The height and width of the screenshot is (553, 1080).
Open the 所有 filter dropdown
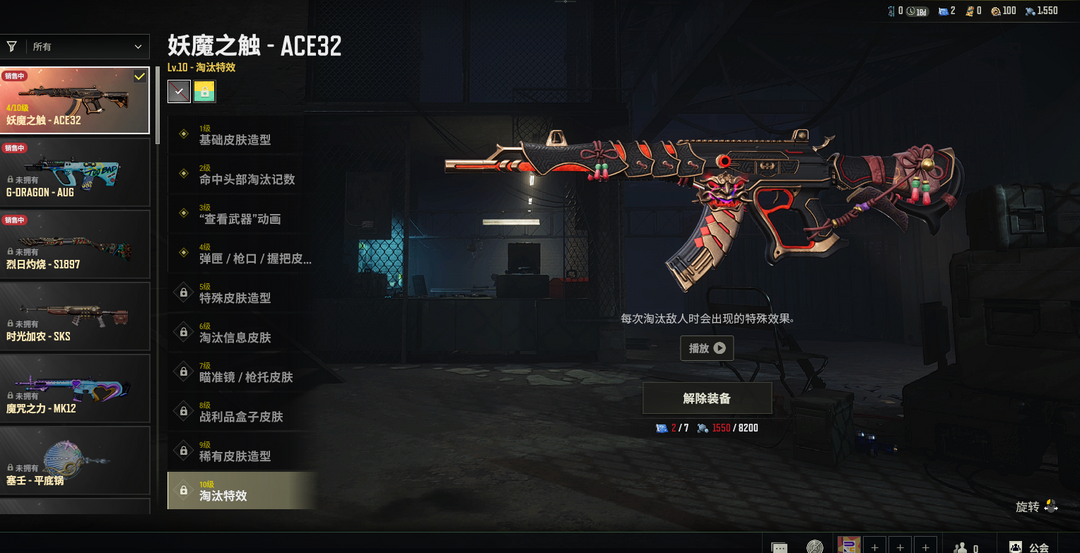click(x=86, y=47)
